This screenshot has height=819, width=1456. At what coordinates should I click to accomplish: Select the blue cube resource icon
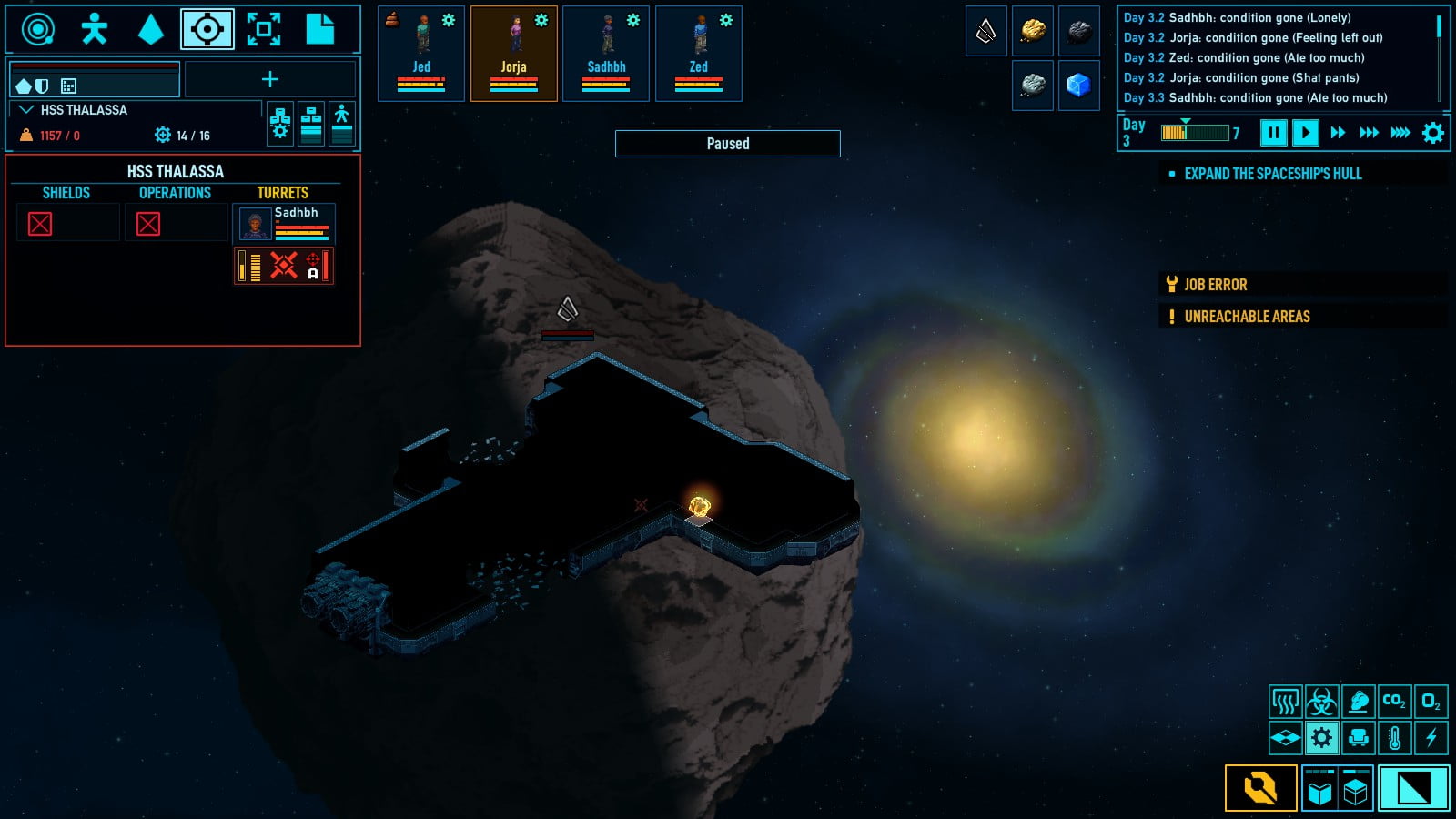[x=1078, y=86]
